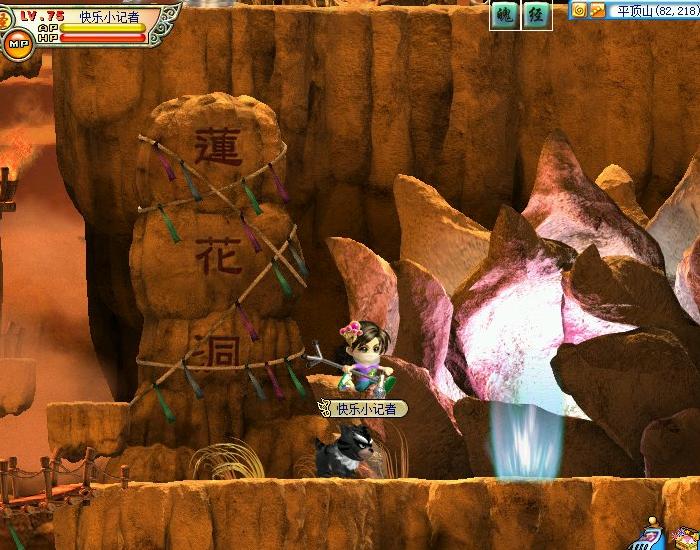Click the 经 jade tile button
The image size is (700, 550).
(537, 15)
